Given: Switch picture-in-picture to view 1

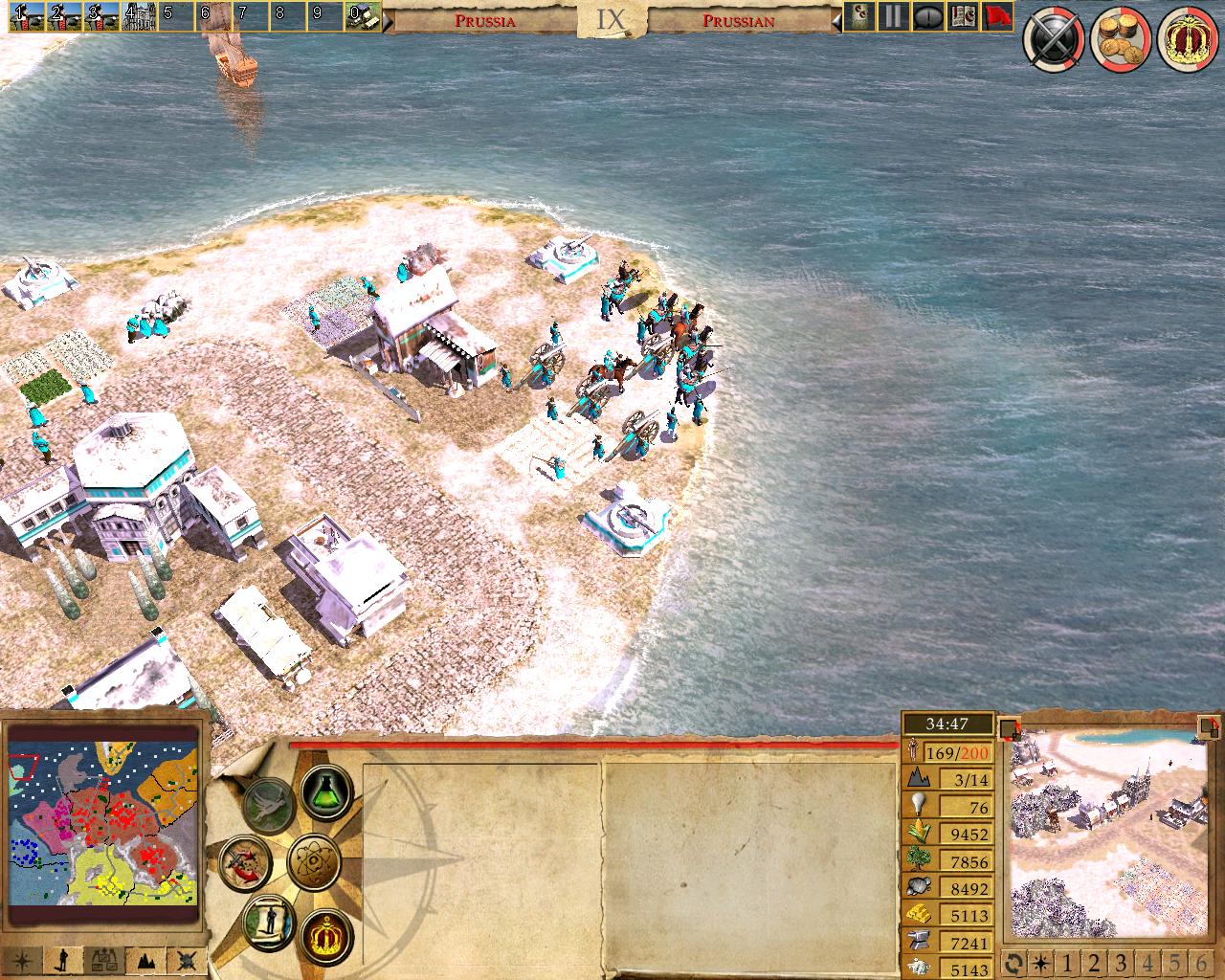Looking at the screenshot, I should [1065, 962].
